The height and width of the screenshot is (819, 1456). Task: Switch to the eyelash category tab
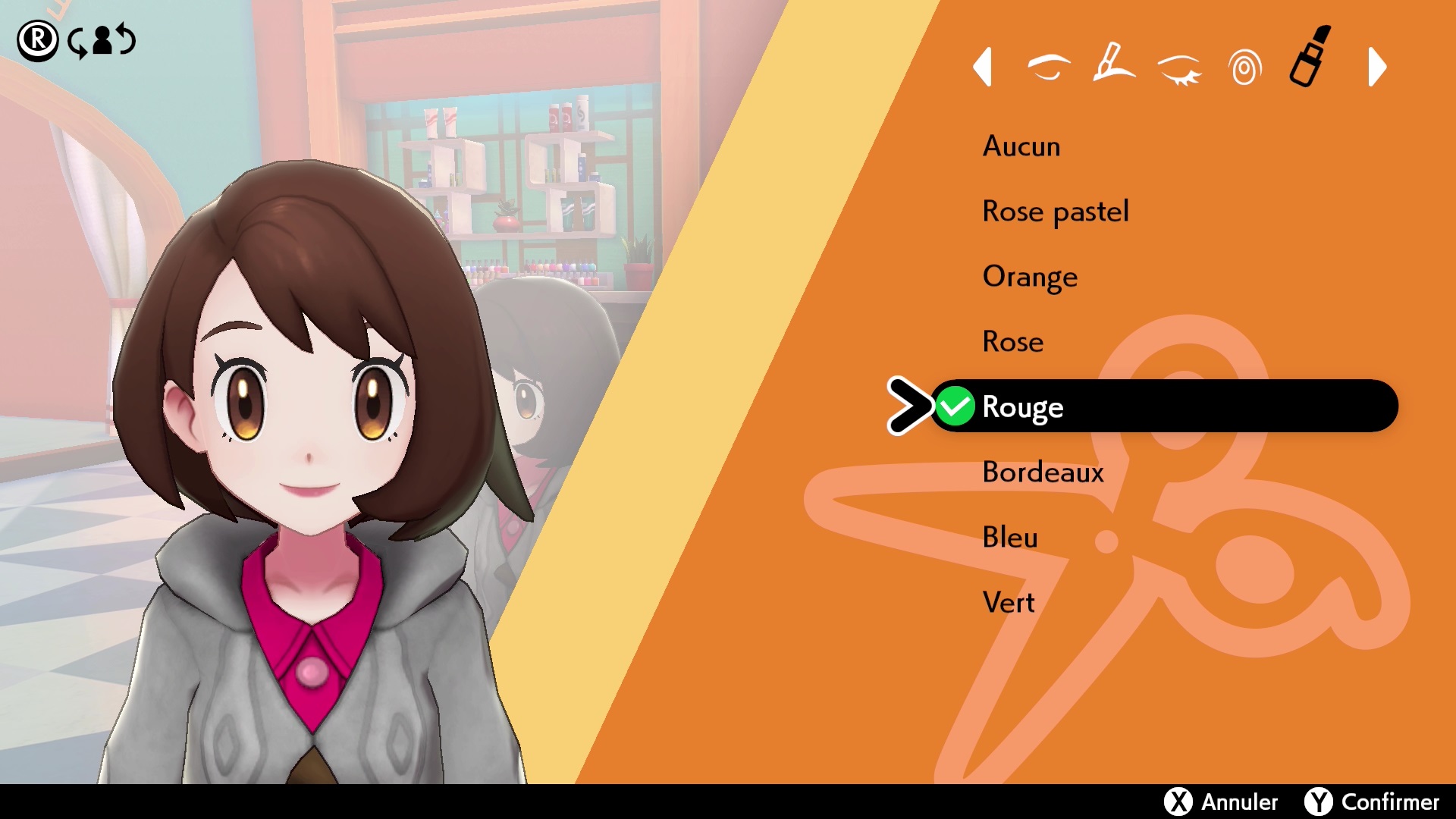coord(1180,68)
